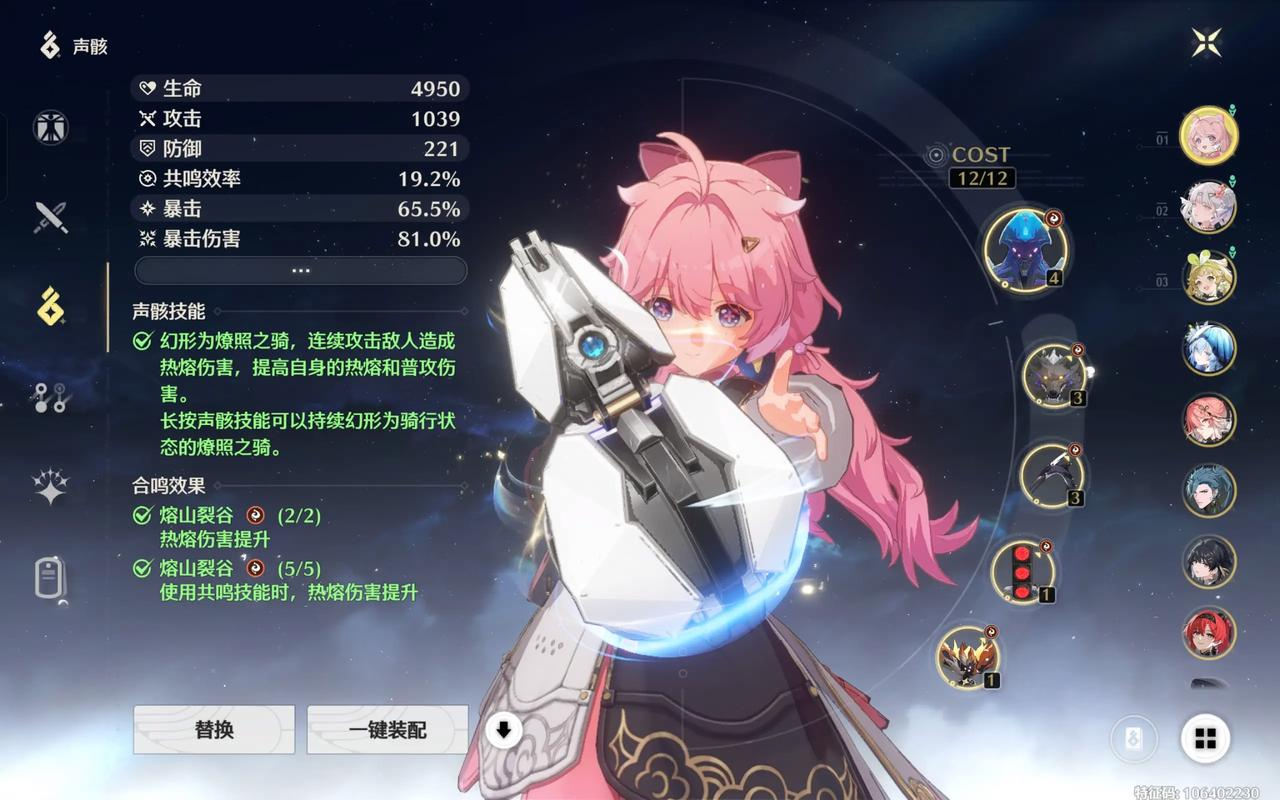Viewport: 1280px width, 800px height.
Task: Switch to the crossed-swords weapon tab
Action: click(x=50, y=217)
